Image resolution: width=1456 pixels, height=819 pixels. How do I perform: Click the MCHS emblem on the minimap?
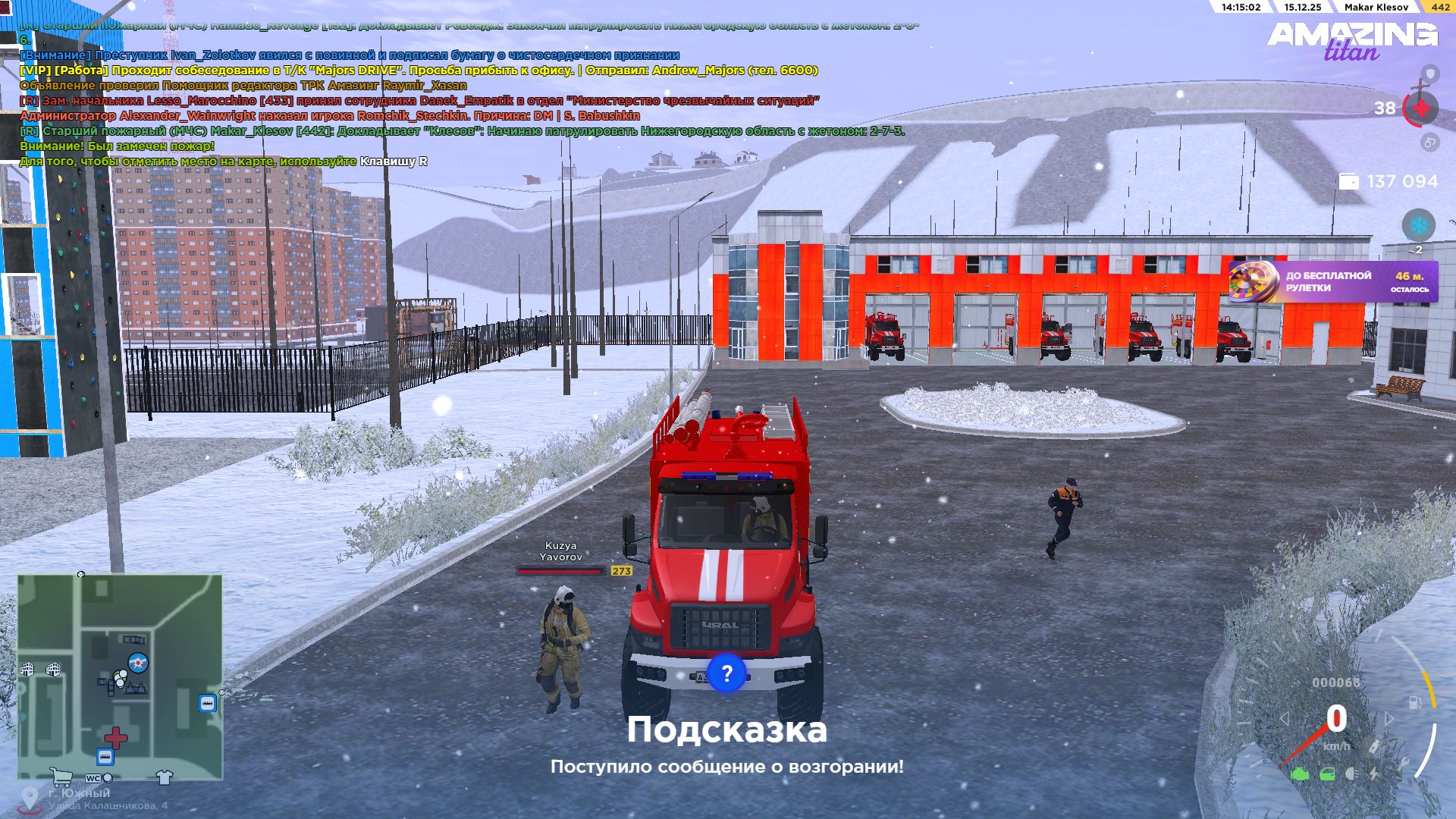tap(138, 662)
